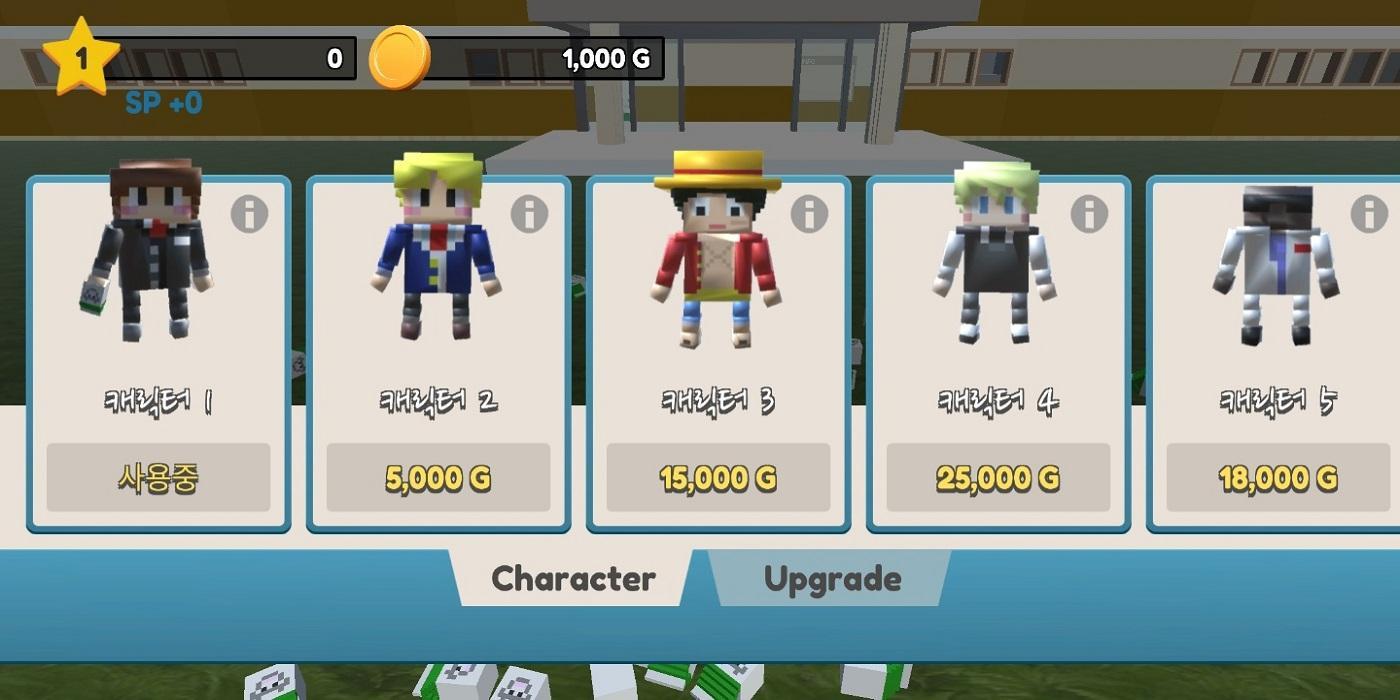The image size is (1400, 700).
Task: Open info for the brown-haired character 1
Action: tap(249, 213)
